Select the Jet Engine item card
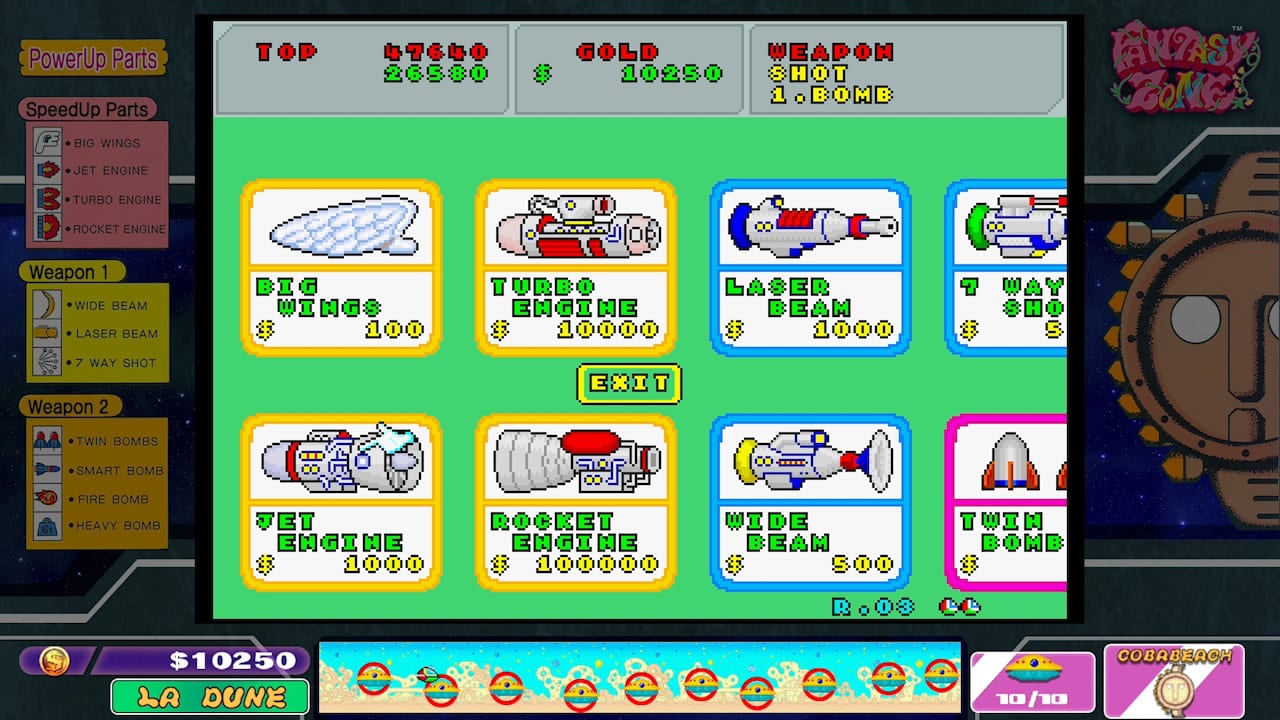The height and width of the screenshot is (720, 1280). [341, 502]
